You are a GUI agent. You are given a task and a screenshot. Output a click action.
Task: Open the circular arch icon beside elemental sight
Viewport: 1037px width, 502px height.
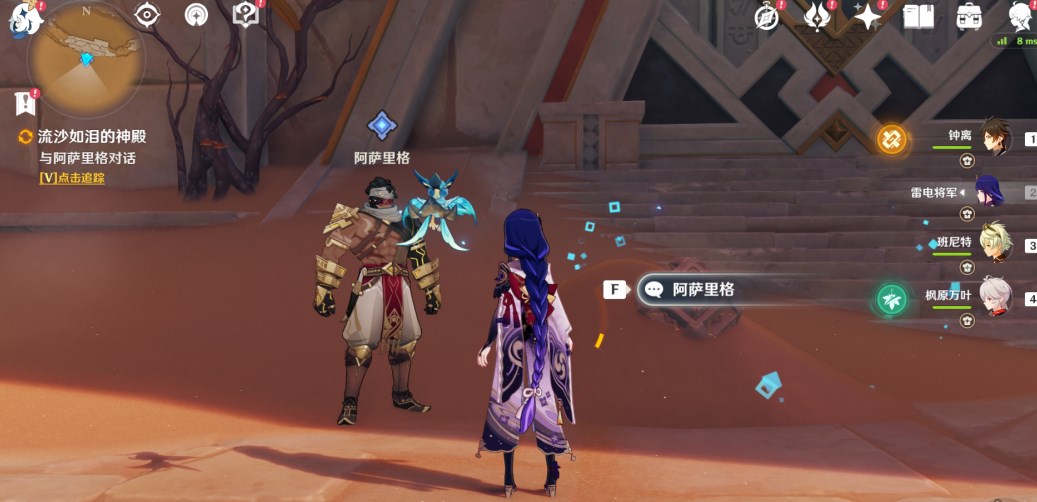click(197, 15)
